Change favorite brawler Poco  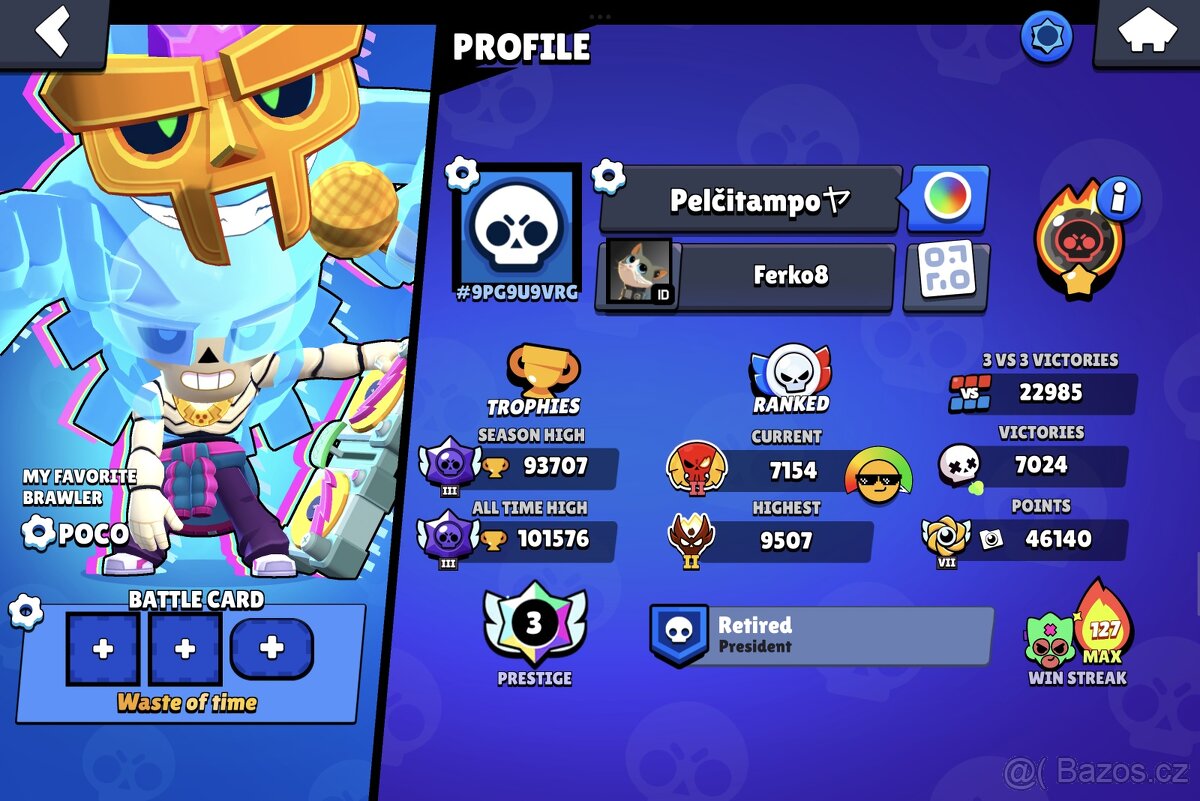click(38, 532)
